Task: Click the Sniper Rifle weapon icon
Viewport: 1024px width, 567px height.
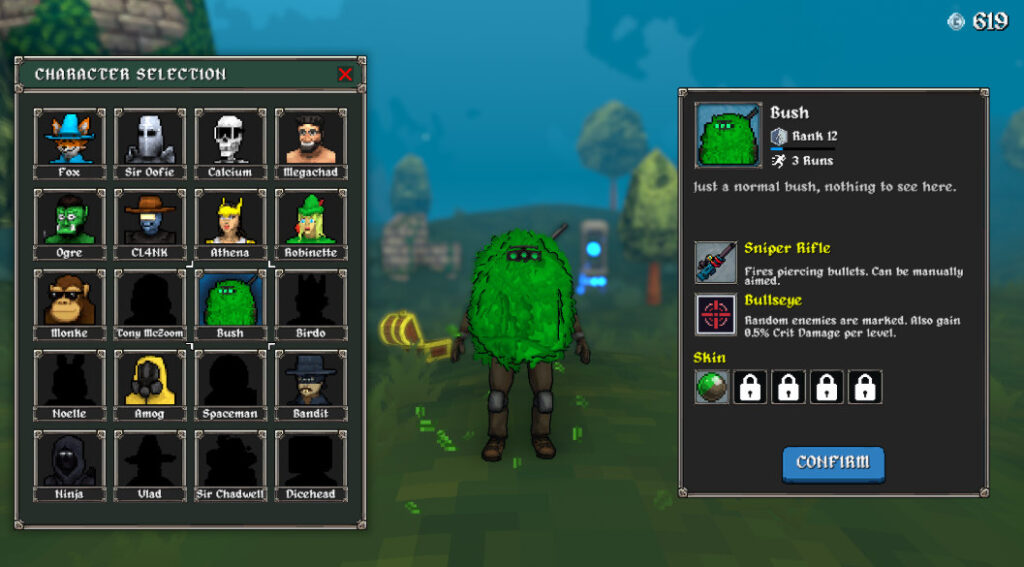Action: pyautogui.click(x=716, y=262)
